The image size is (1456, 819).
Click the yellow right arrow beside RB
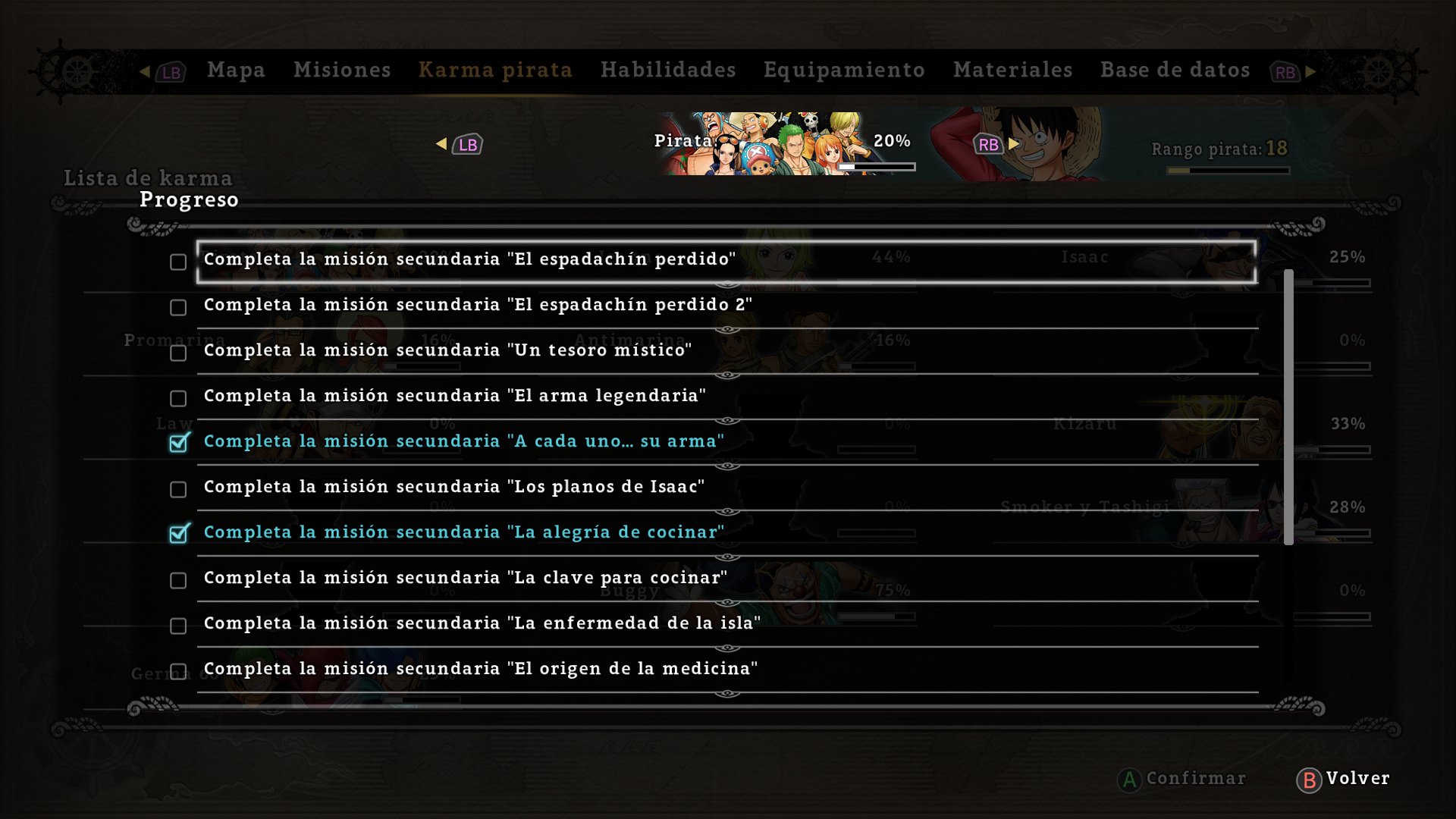click(x=1015, y=144)
